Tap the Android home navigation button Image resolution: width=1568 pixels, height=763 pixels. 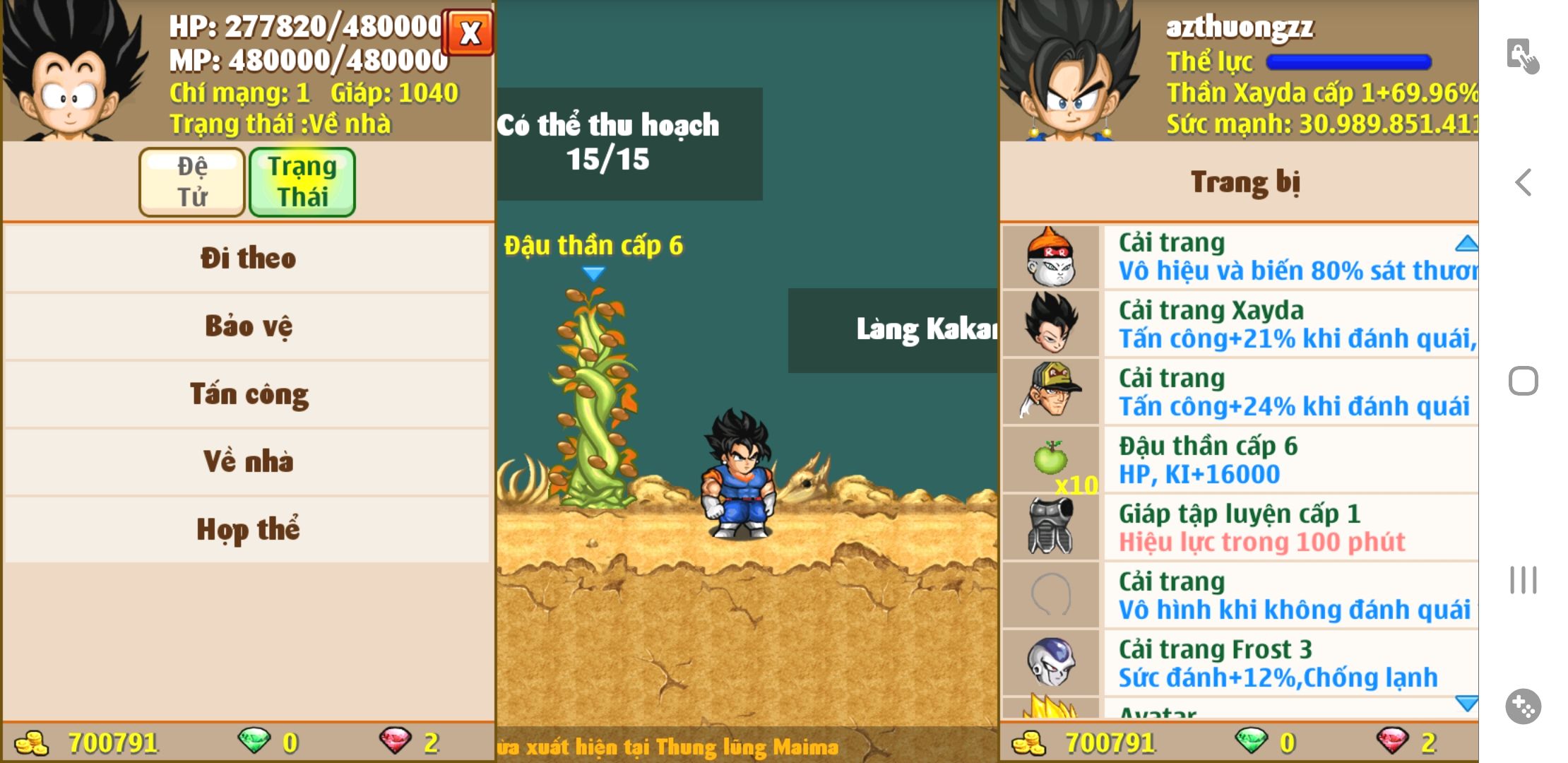[1524, 381]
